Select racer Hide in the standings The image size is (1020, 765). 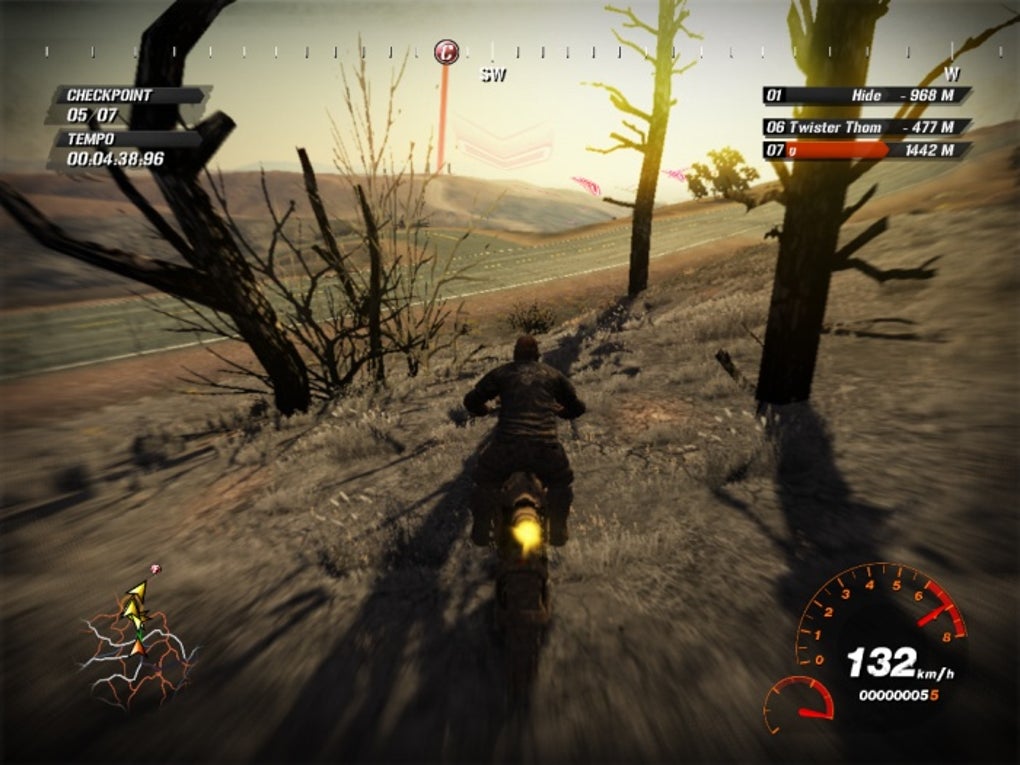(866, 96)
